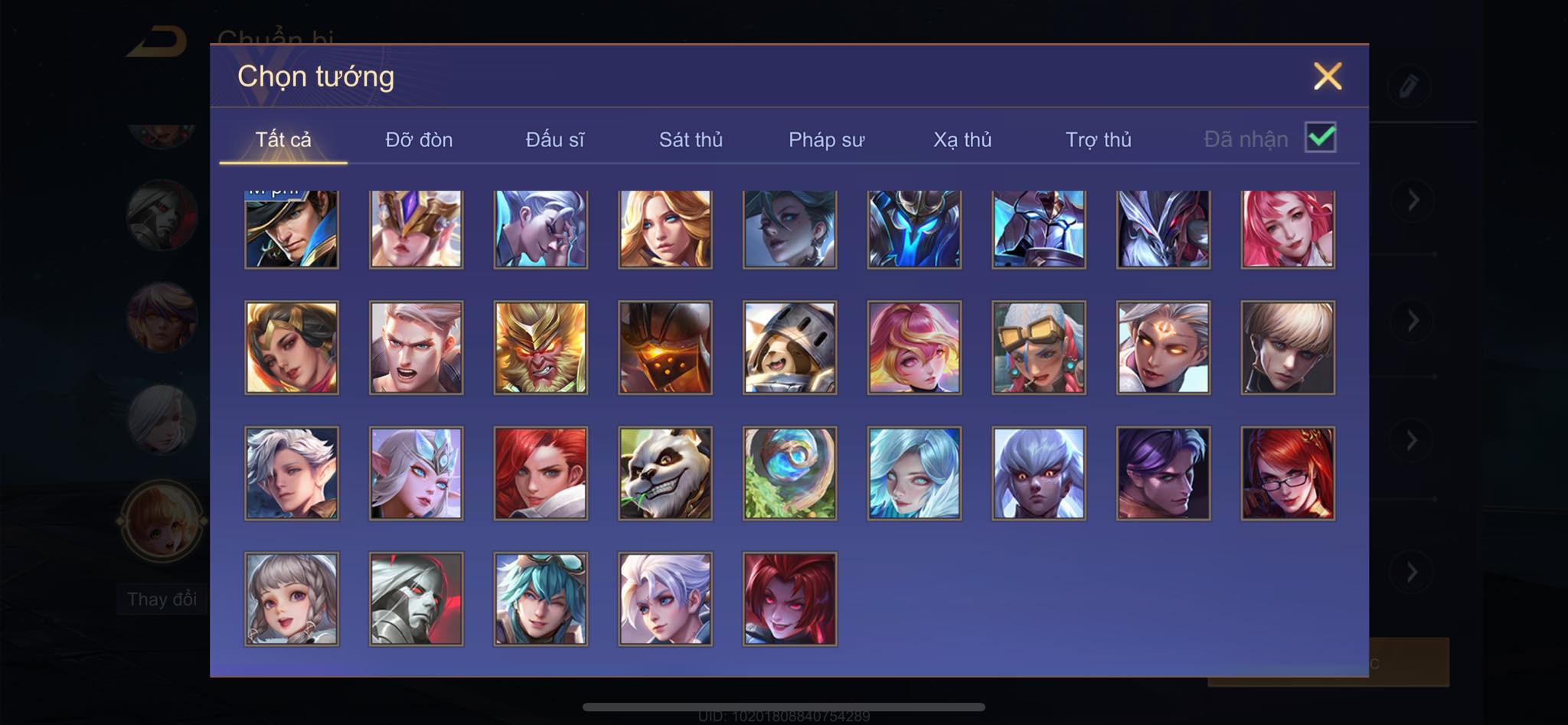Screen dimensions: 1568x725
Task: Close the Chọn tướng hero selection dialog
Action: click(x=1327, y=77)
